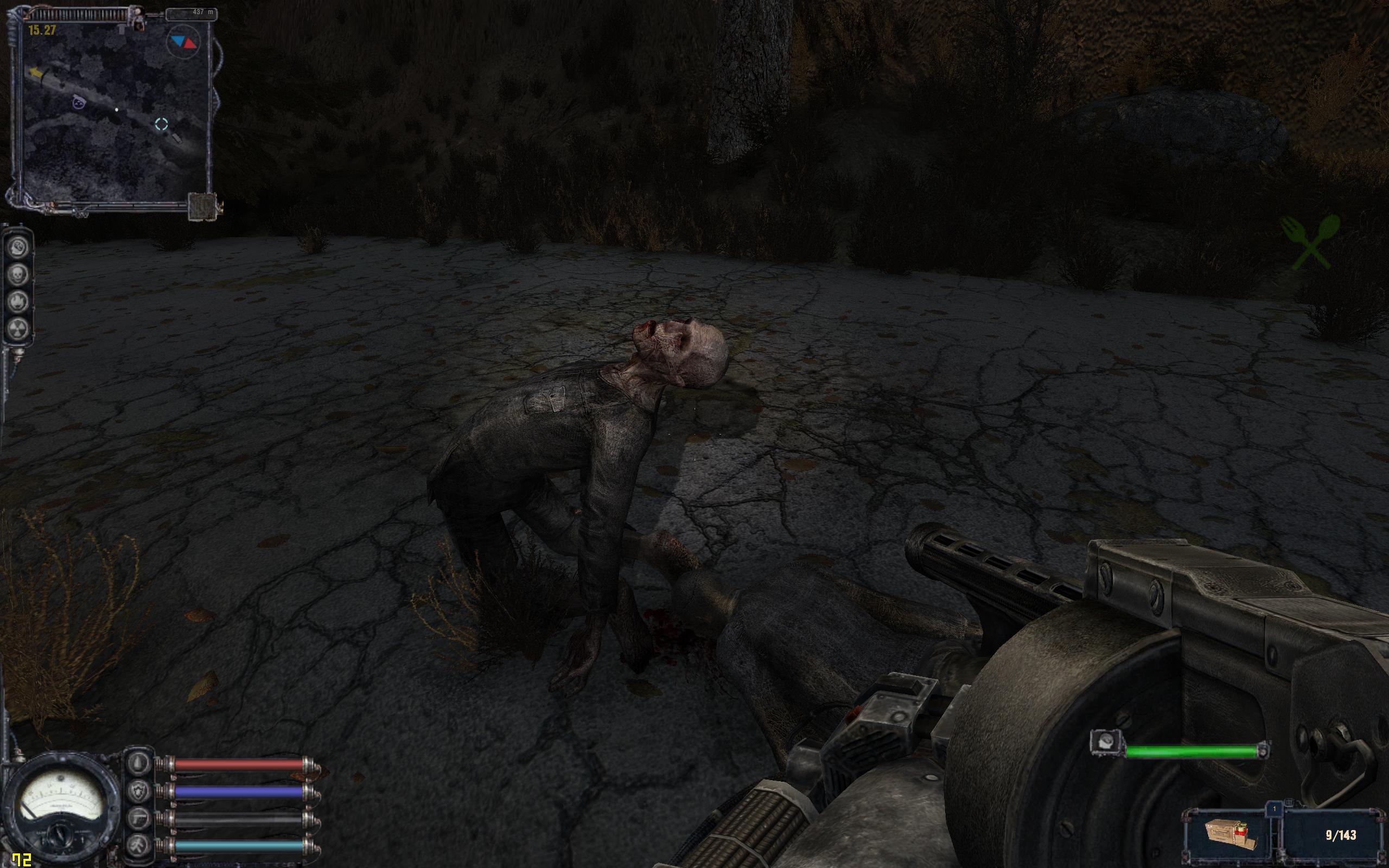Image resolution: width=1389 pixels, height=868 pixels.
Task: Click the flame hazard indicator icon
Action: (x=18, y=302)
